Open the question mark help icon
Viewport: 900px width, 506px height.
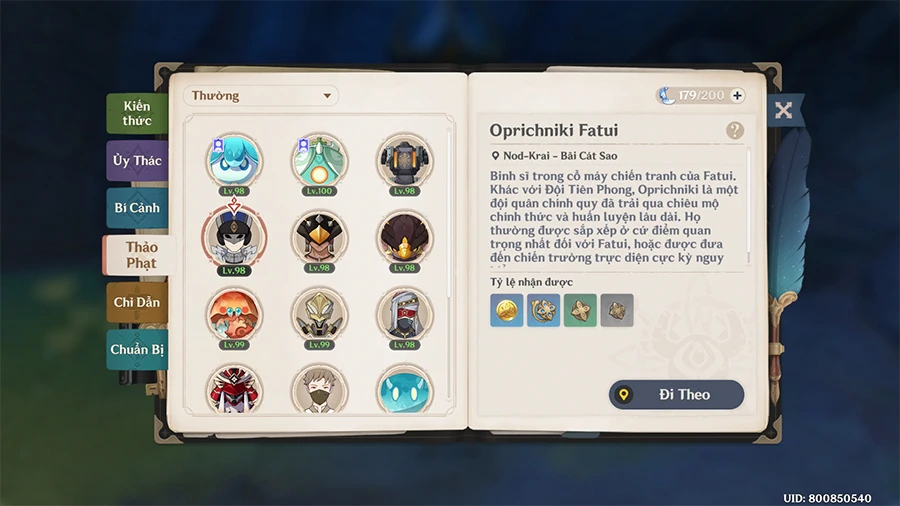click(735, 130)
